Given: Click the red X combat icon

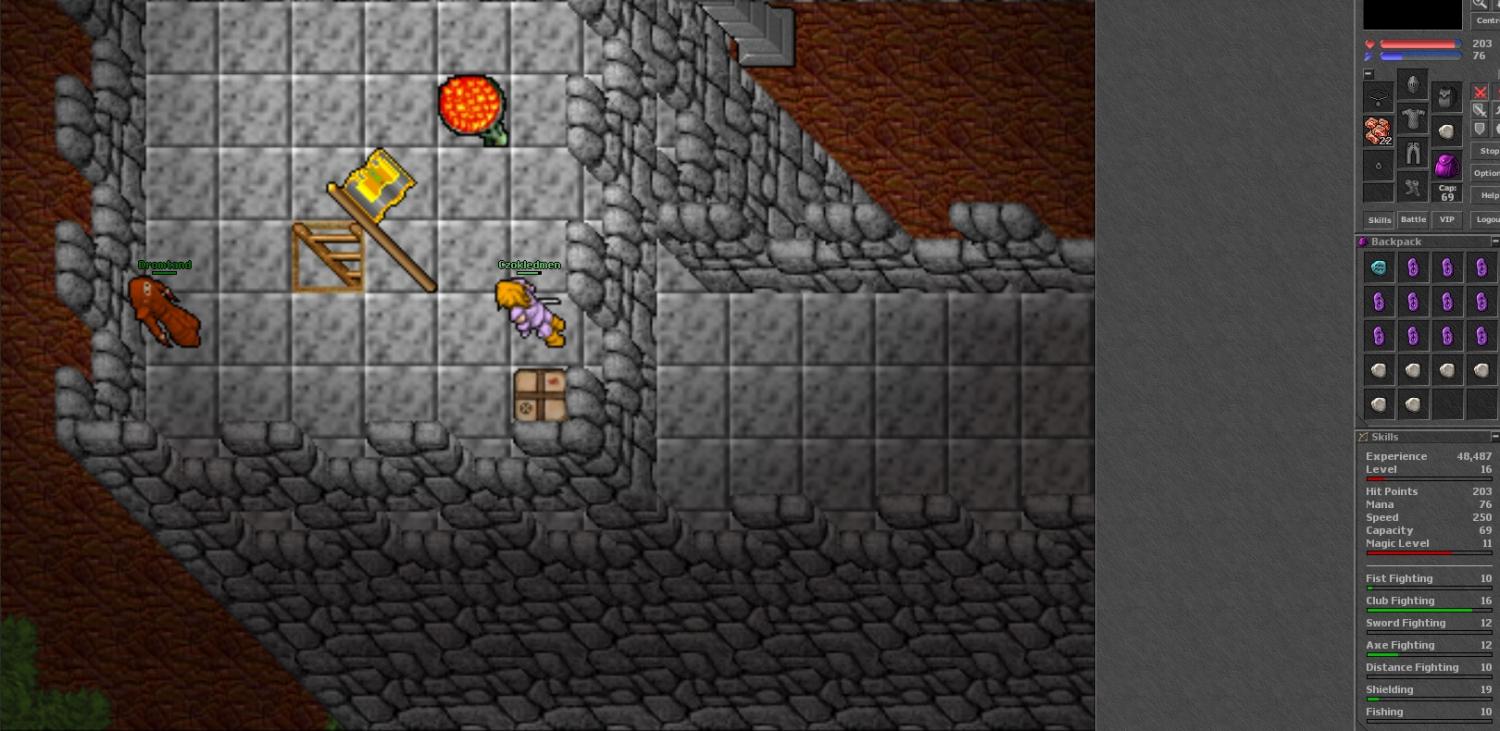Looking at the screenshot, I should [1480, 92].
